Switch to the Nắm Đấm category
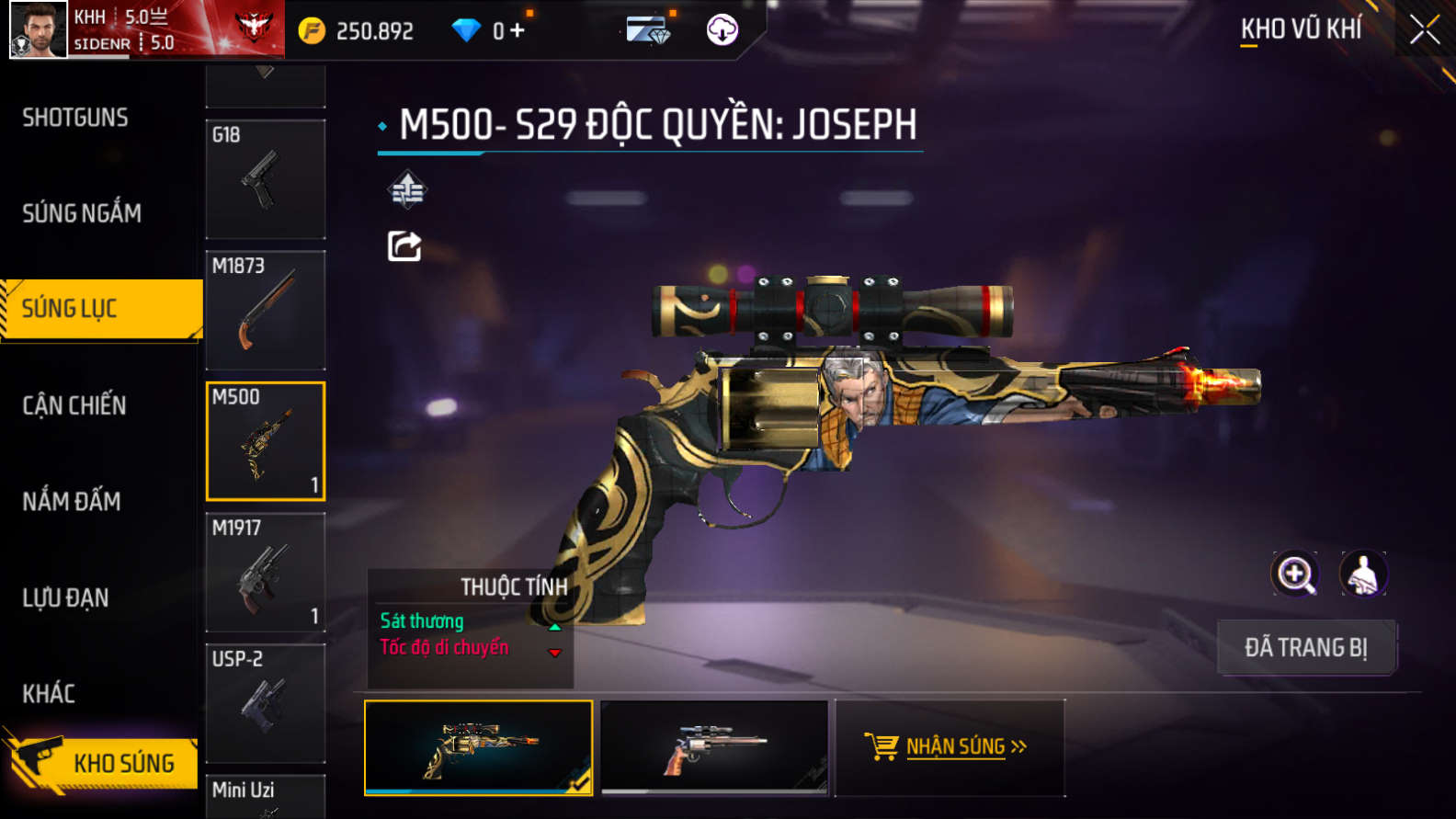This screenshot has width=1456, height=819. pyautogui.click(x=72, y=501)
